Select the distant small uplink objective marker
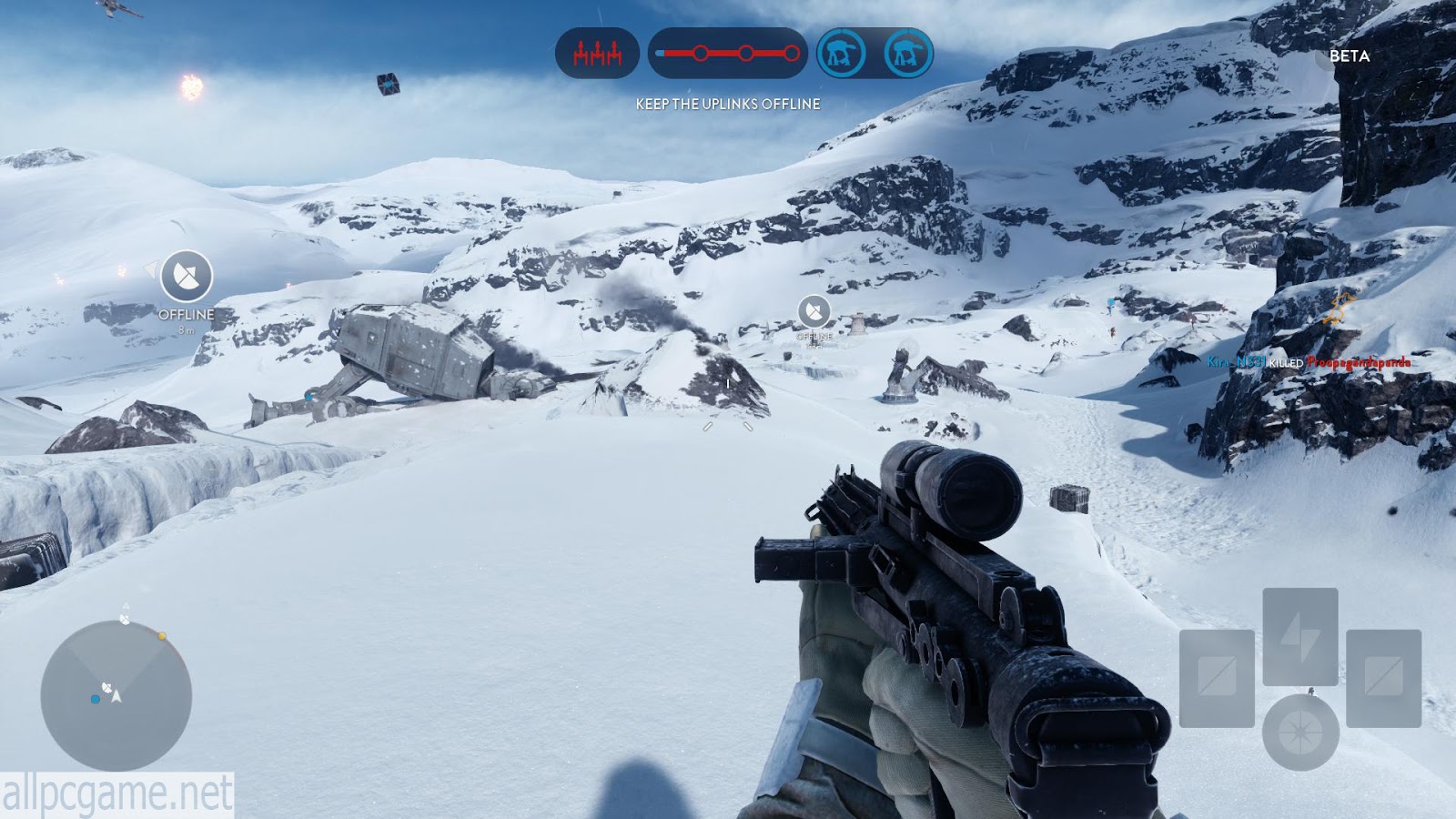The height and width of the screenshot is (819, 1456). click(x=814, y=312)
